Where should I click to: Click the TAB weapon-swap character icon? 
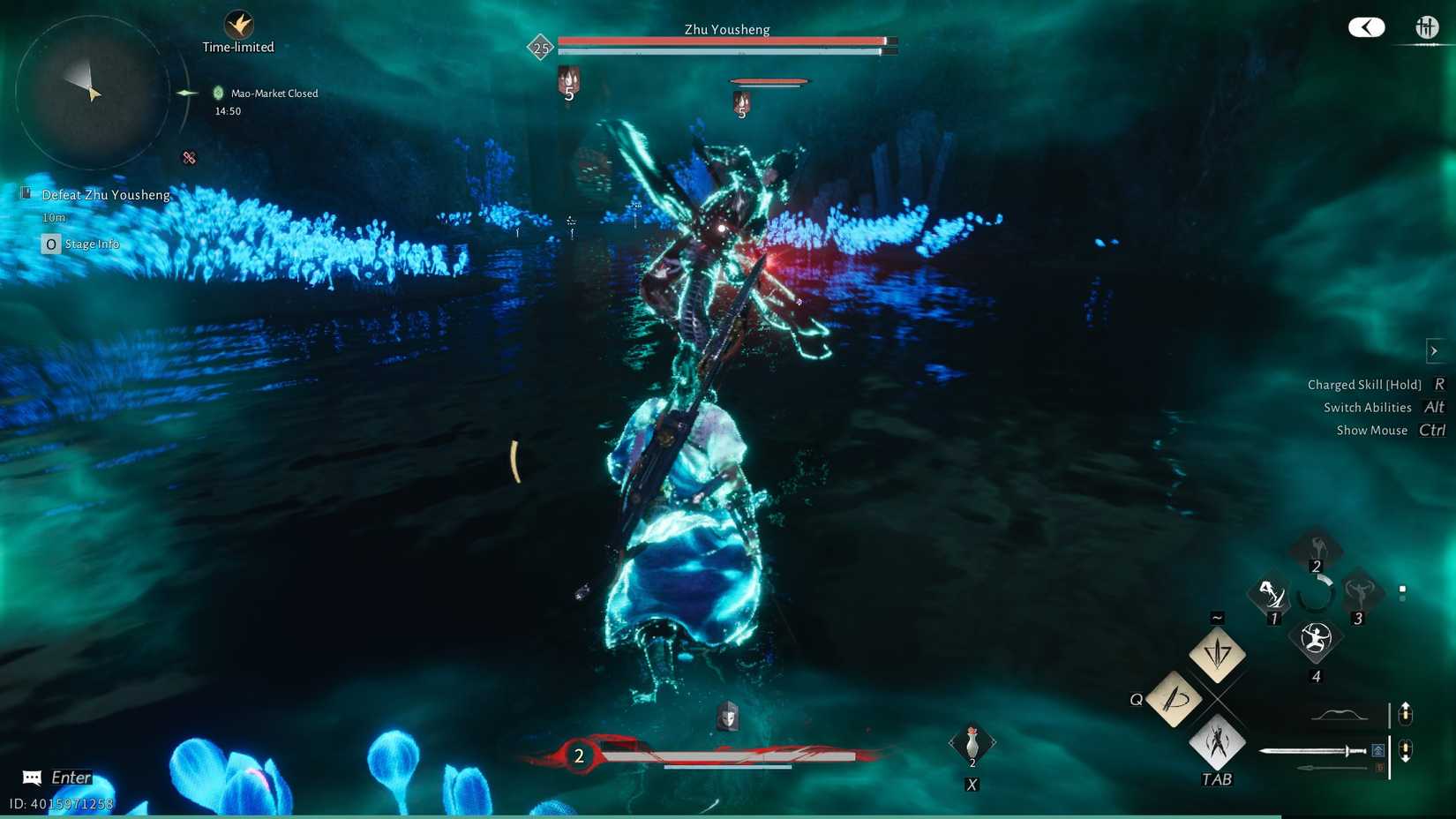[1217, 743]
